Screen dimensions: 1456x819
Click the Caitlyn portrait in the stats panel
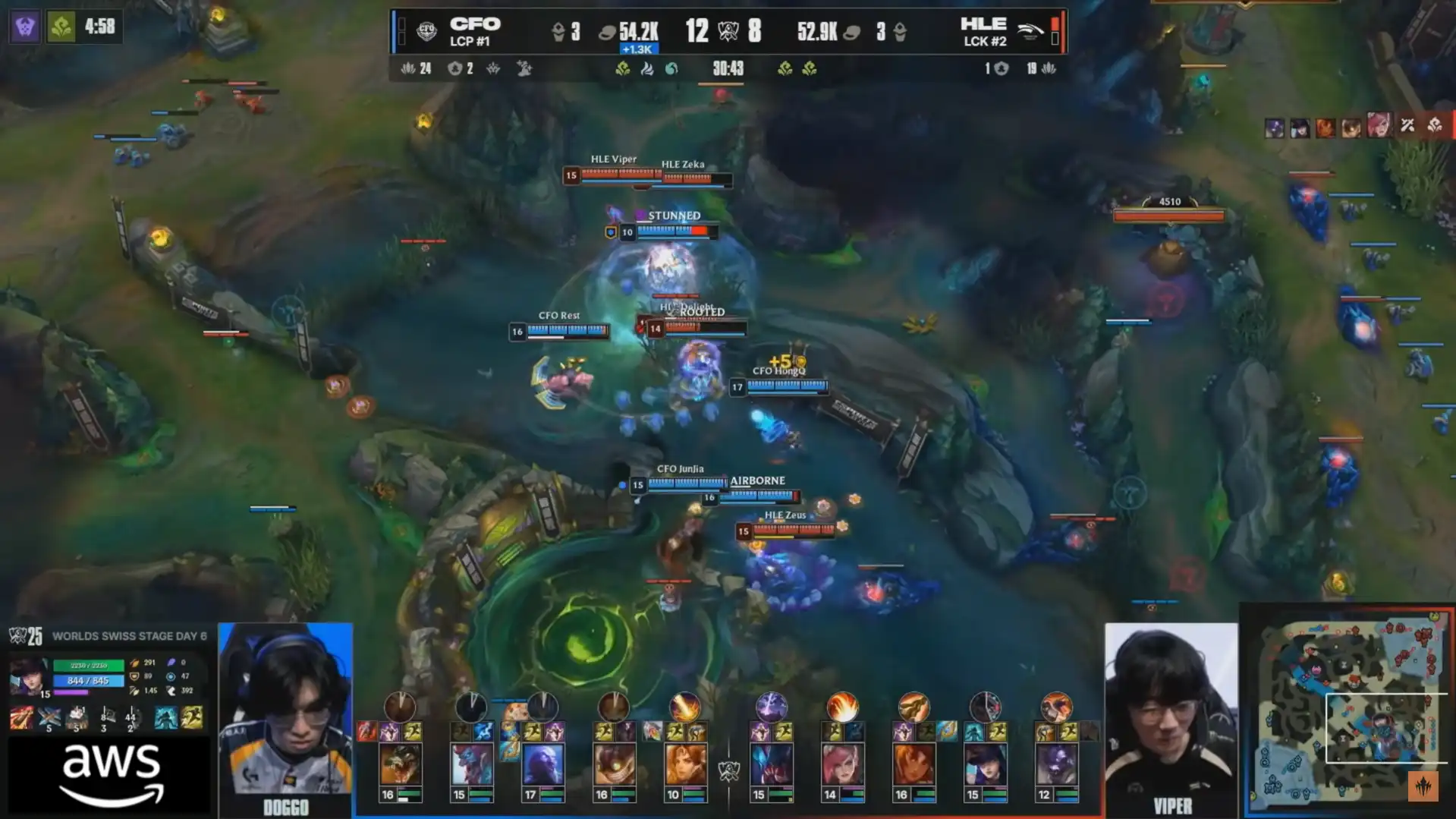tap(29, 676)
